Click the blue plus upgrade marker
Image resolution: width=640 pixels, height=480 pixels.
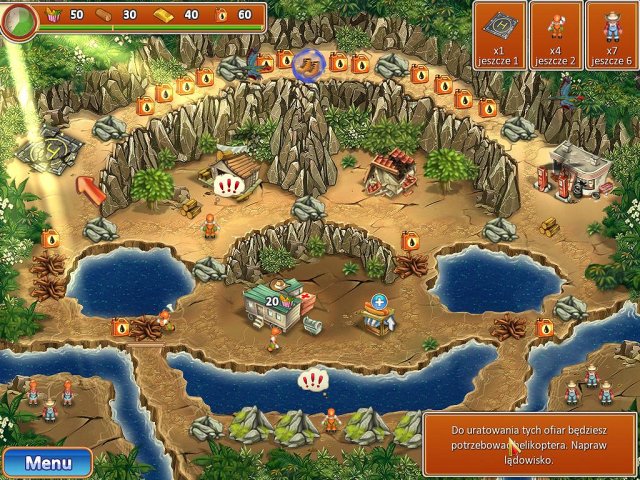(x=379, y=301)
